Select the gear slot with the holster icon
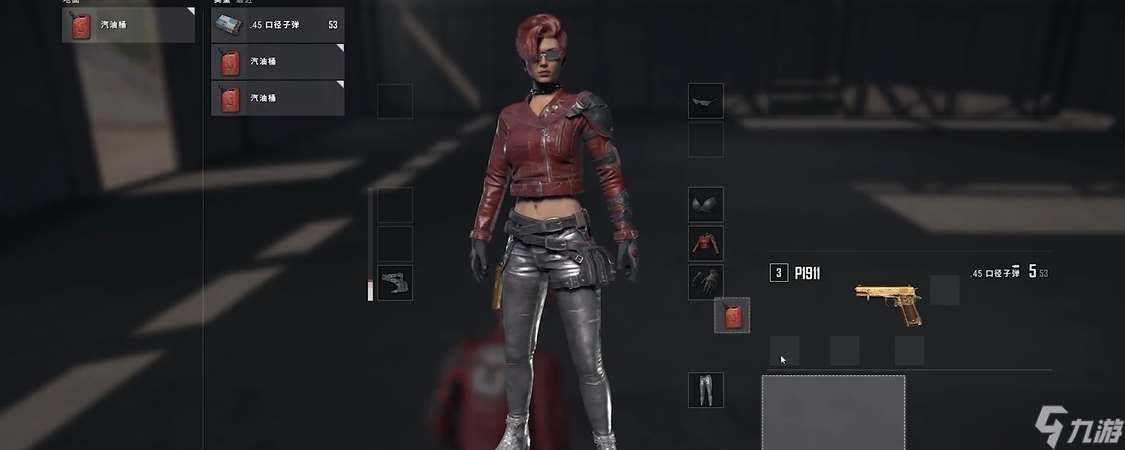Viewport: 1125px width, 450px height. point(395,283)
